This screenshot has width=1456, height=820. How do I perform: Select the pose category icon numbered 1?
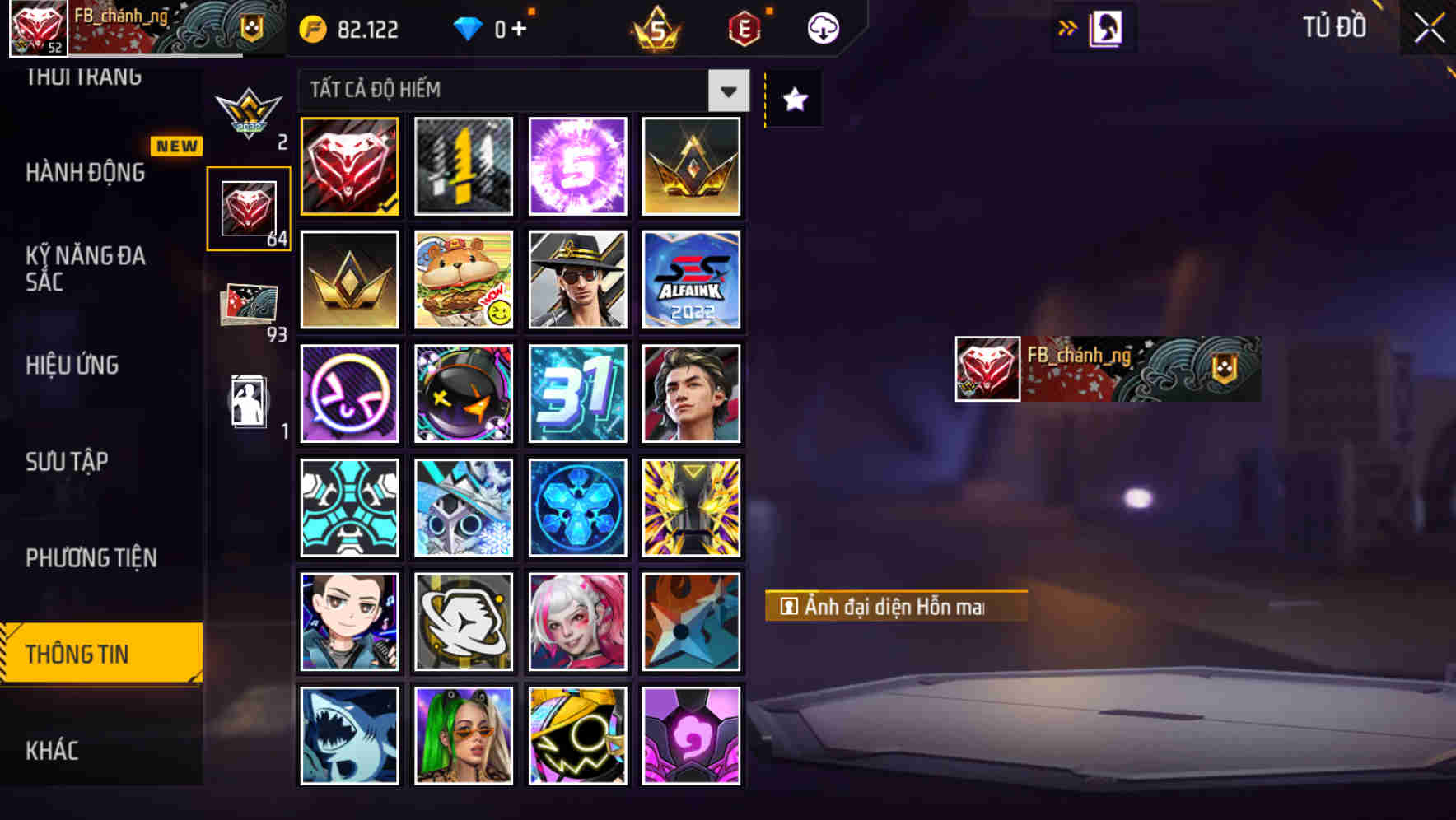coord(250,403)
